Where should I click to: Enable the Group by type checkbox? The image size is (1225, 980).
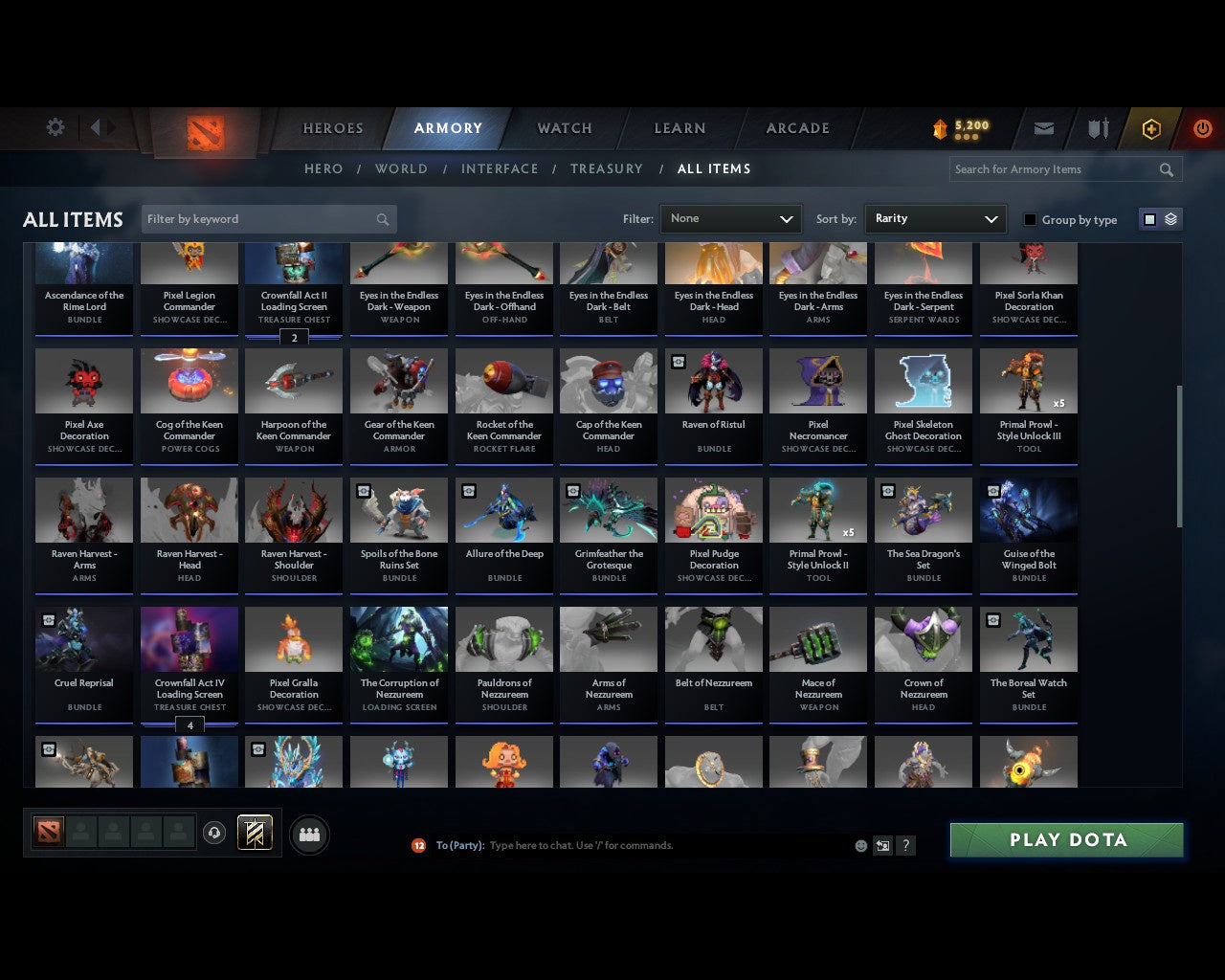coord(1030,219)
